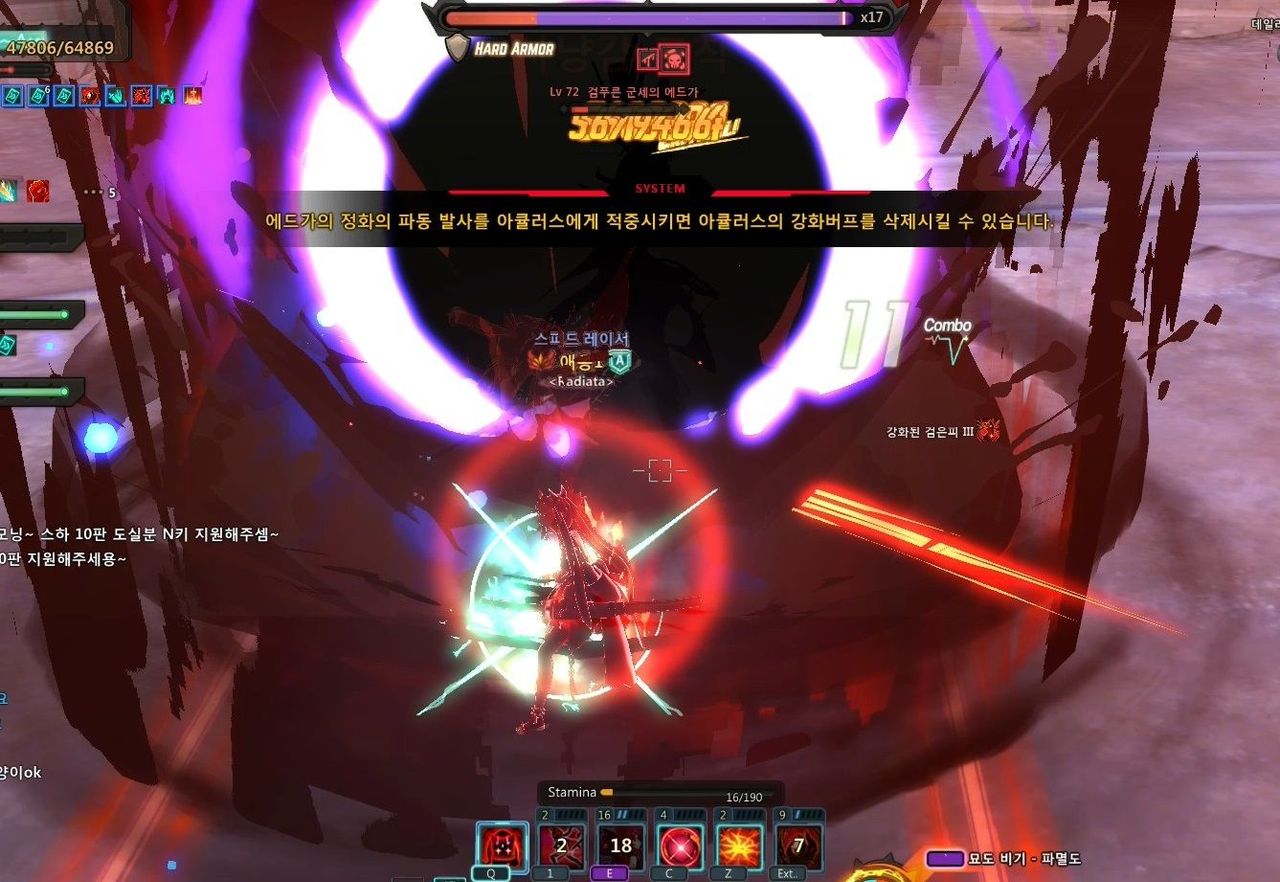Trigger the orange explosion skill on Z
The width and height of the screenshot is (1280, 882).
(x=740, y=847)
